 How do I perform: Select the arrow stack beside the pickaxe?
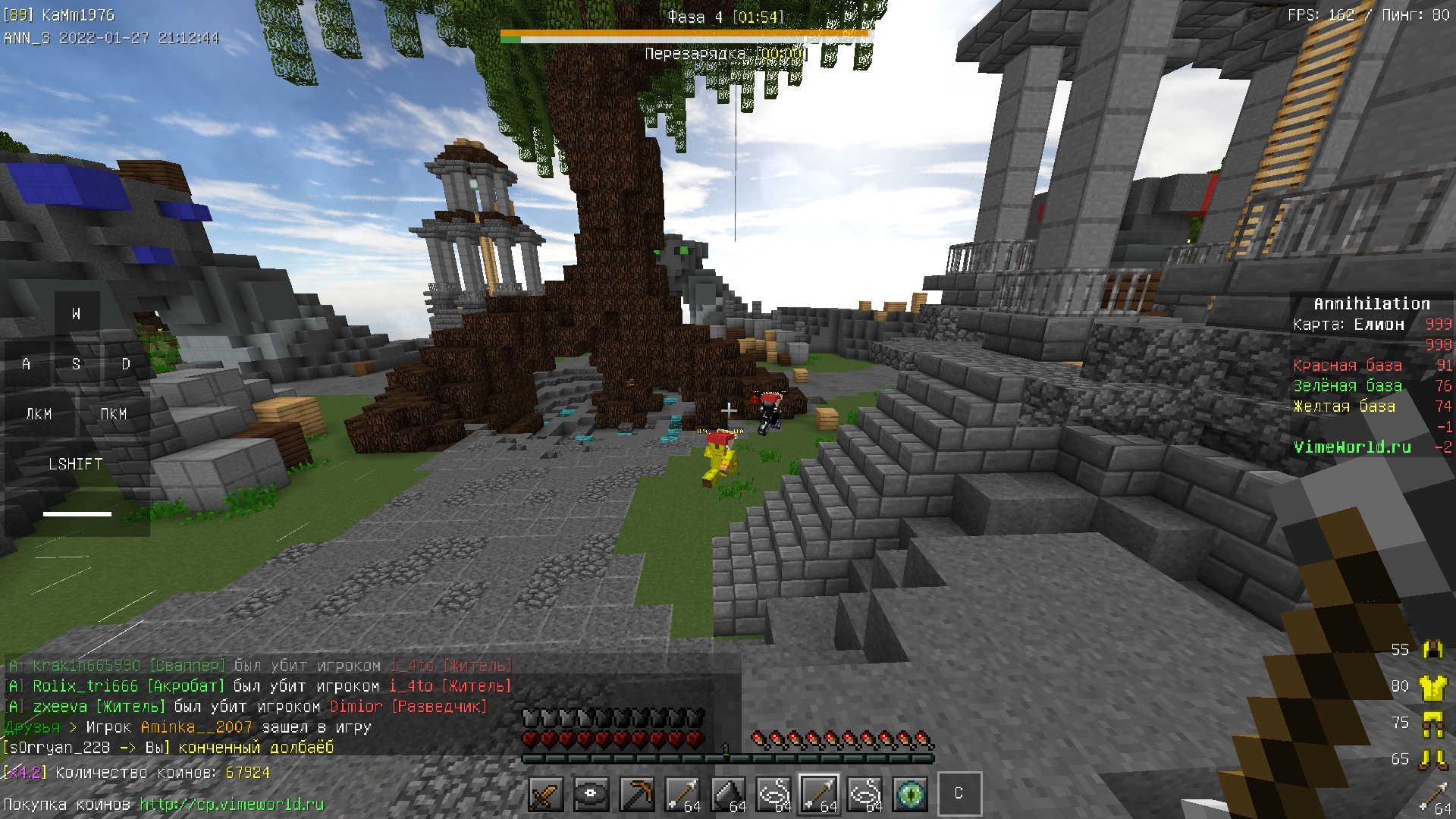tap(682, 795)
